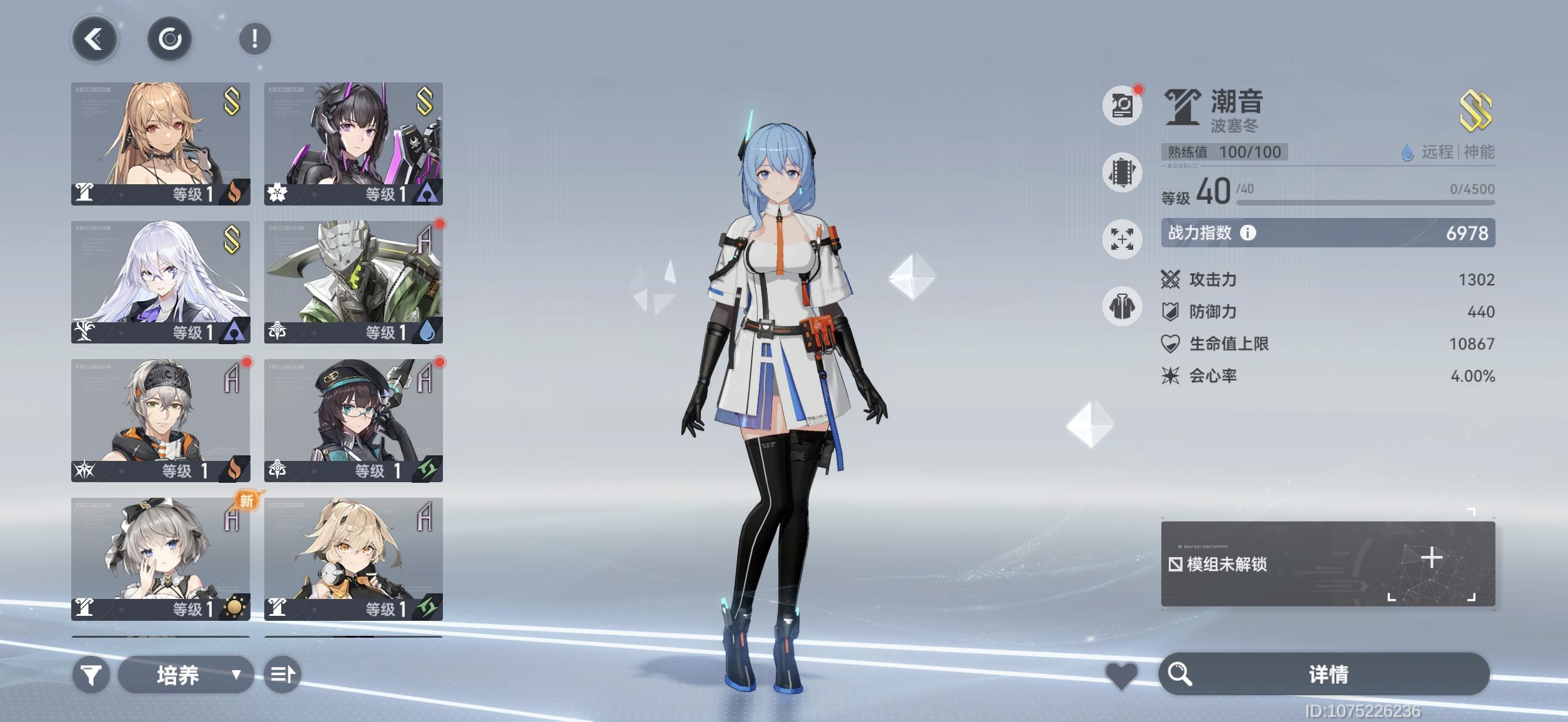
Task: Click the back arrow in top left
Action: (x=92, y=39)
